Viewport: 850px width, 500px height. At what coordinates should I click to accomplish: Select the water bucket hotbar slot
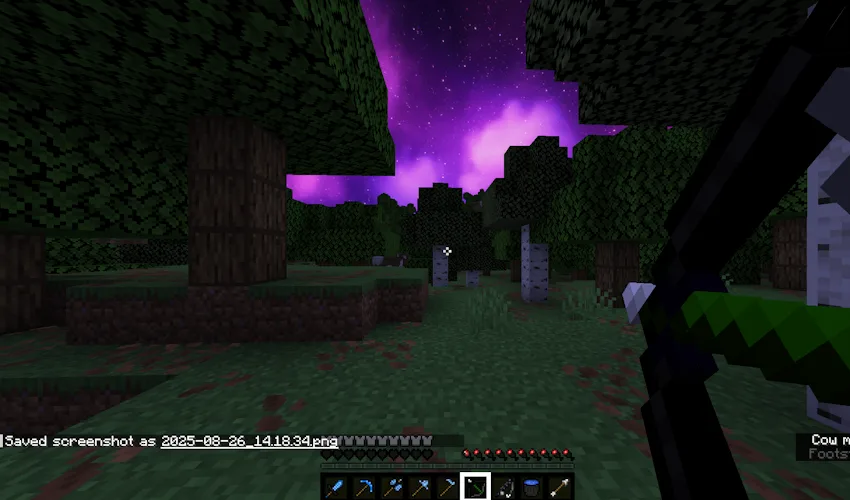pyautogui.click(x=531, y=487)
